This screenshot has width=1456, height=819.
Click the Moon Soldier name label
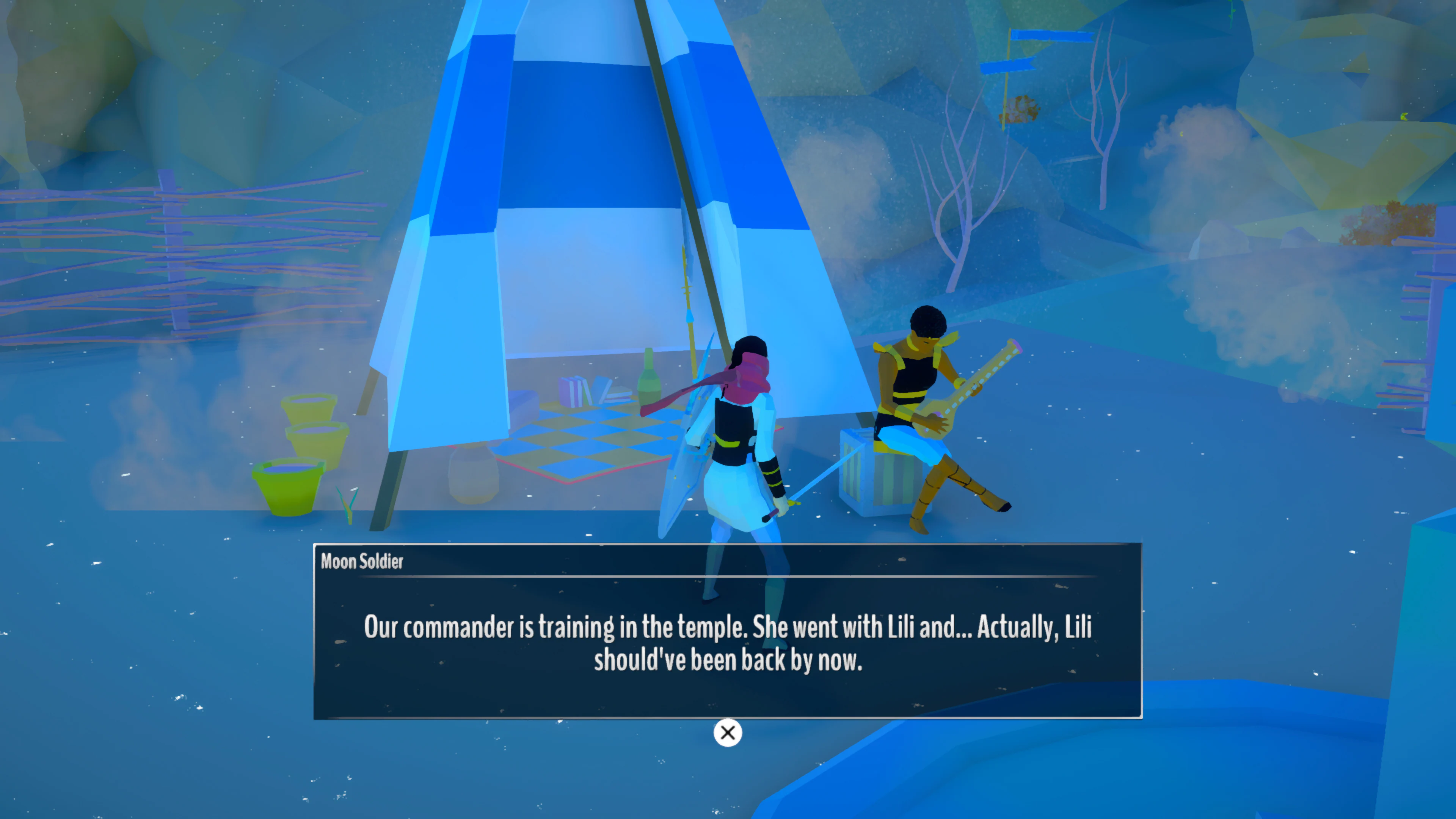[x=362, y=562]
